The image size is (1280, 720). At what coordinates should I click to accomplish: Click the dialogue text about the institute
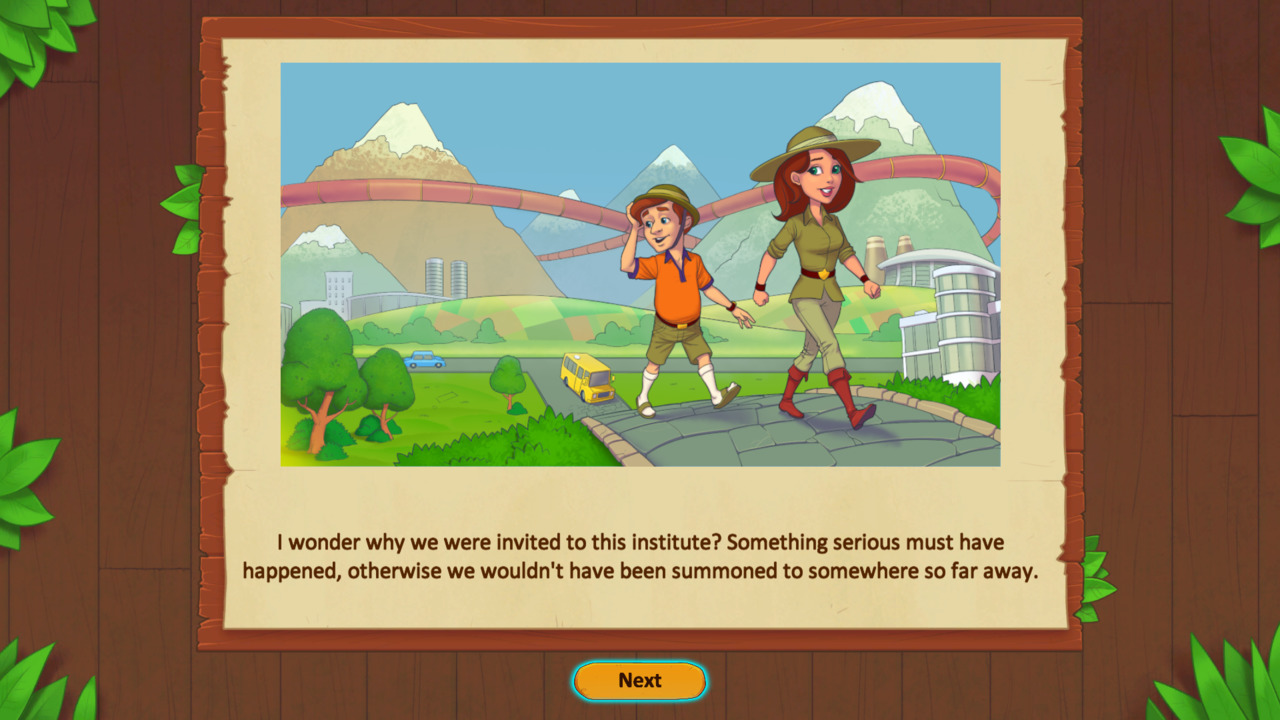[640, 555]
